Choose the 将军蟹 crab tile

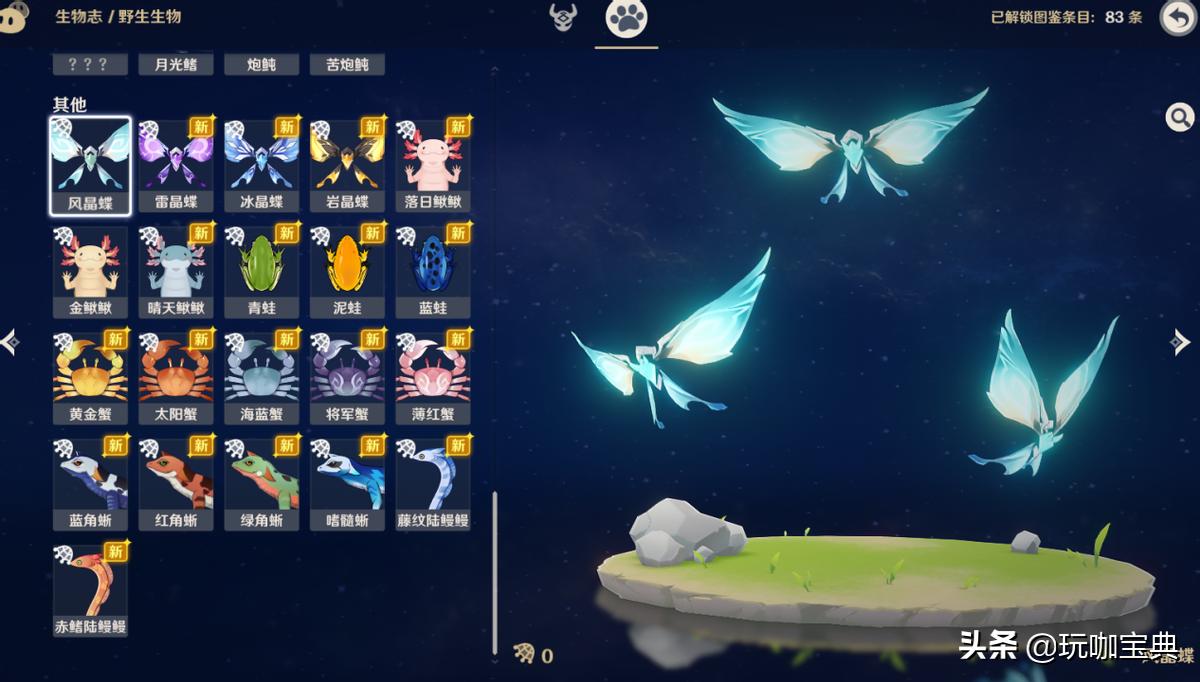coord(347,377)
